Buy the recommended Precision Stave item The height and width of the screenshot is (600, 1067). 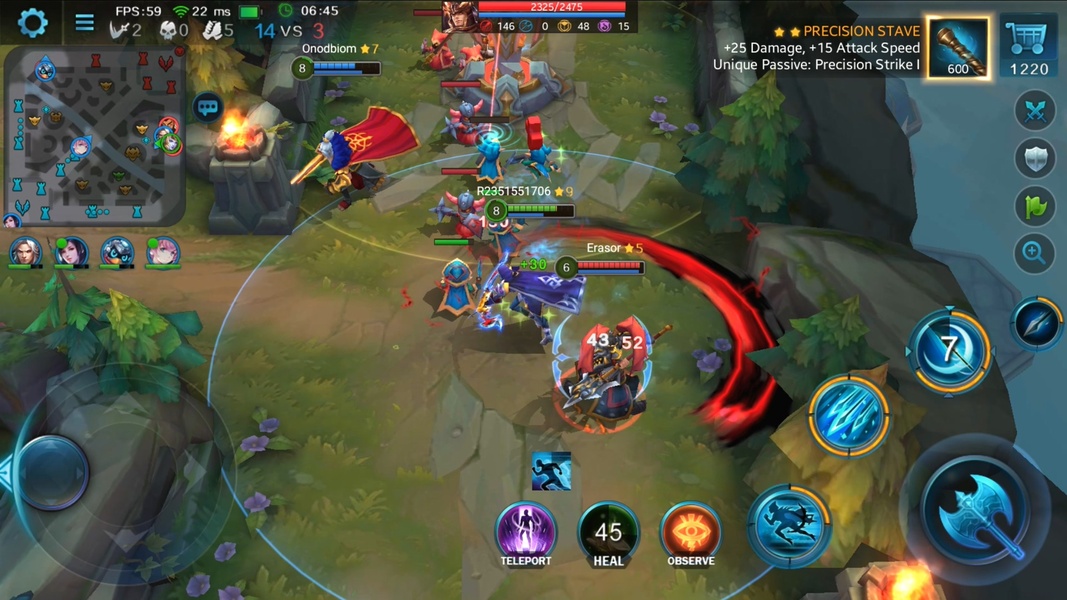point(958,48)
